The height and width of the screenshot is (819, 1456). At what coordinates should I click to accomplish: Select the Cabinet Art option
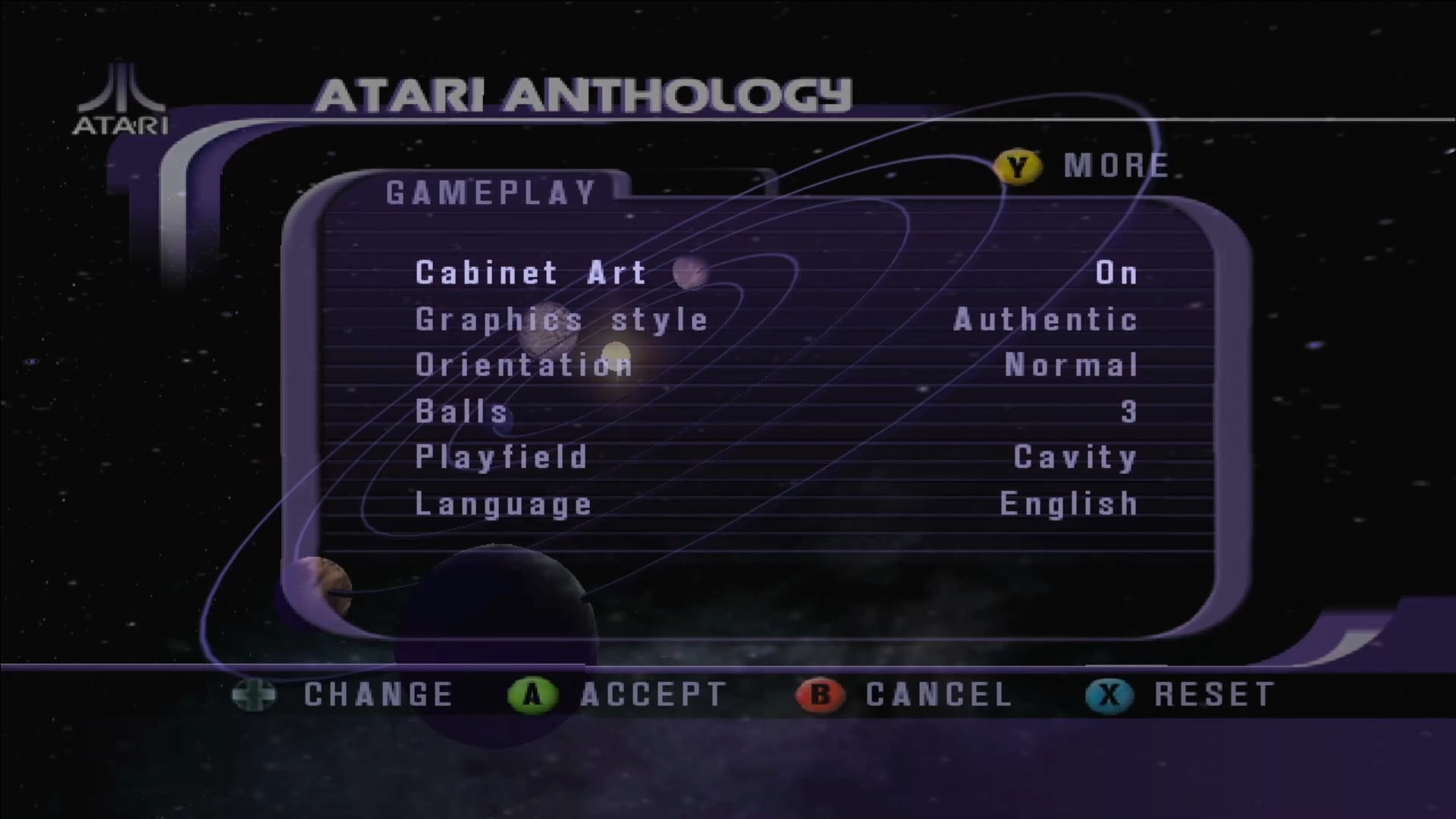(530, 273)
